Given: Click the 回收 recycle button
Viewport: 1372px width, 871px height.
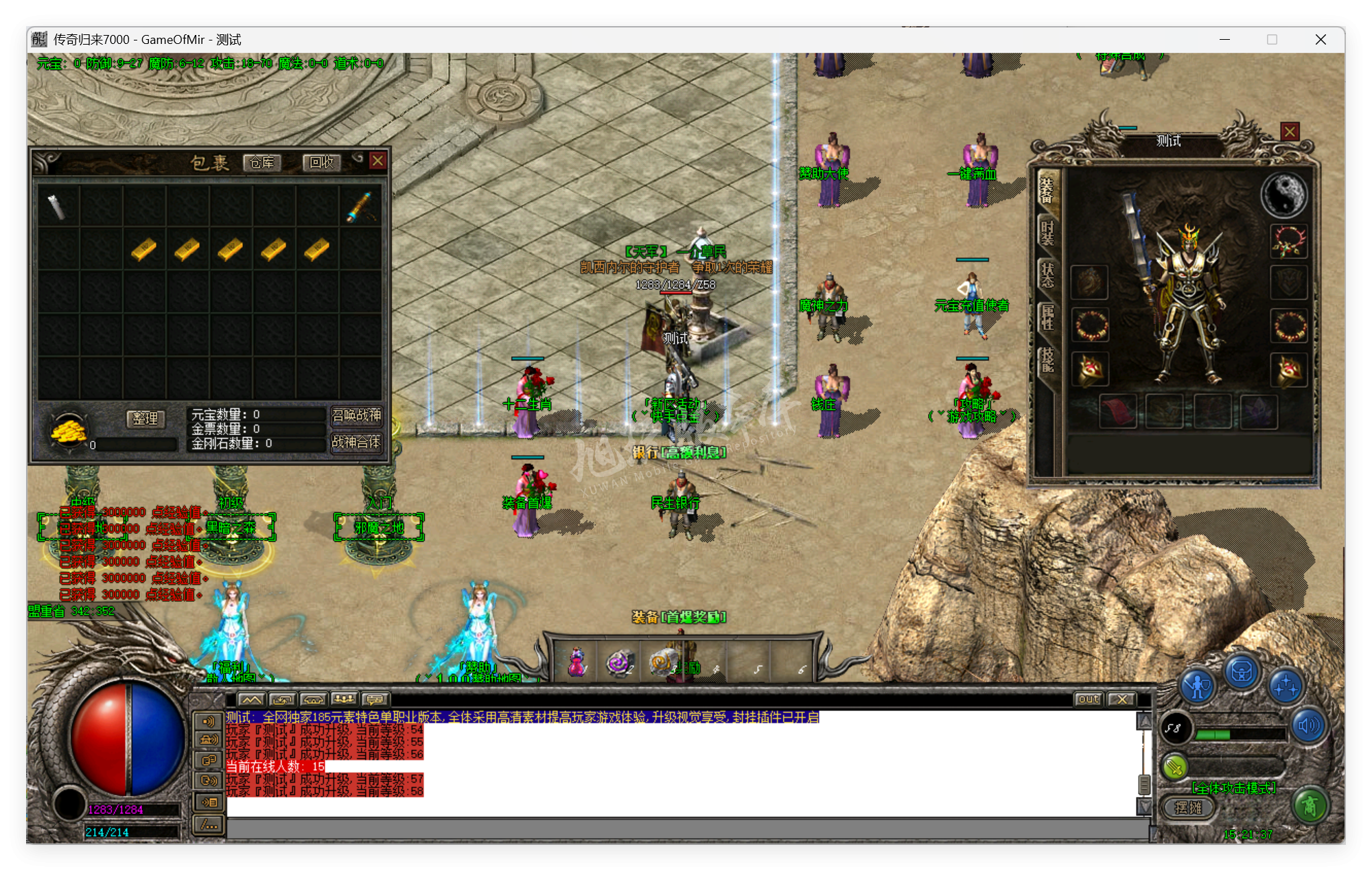Looking at the screenshot, I should pos(321,163).
